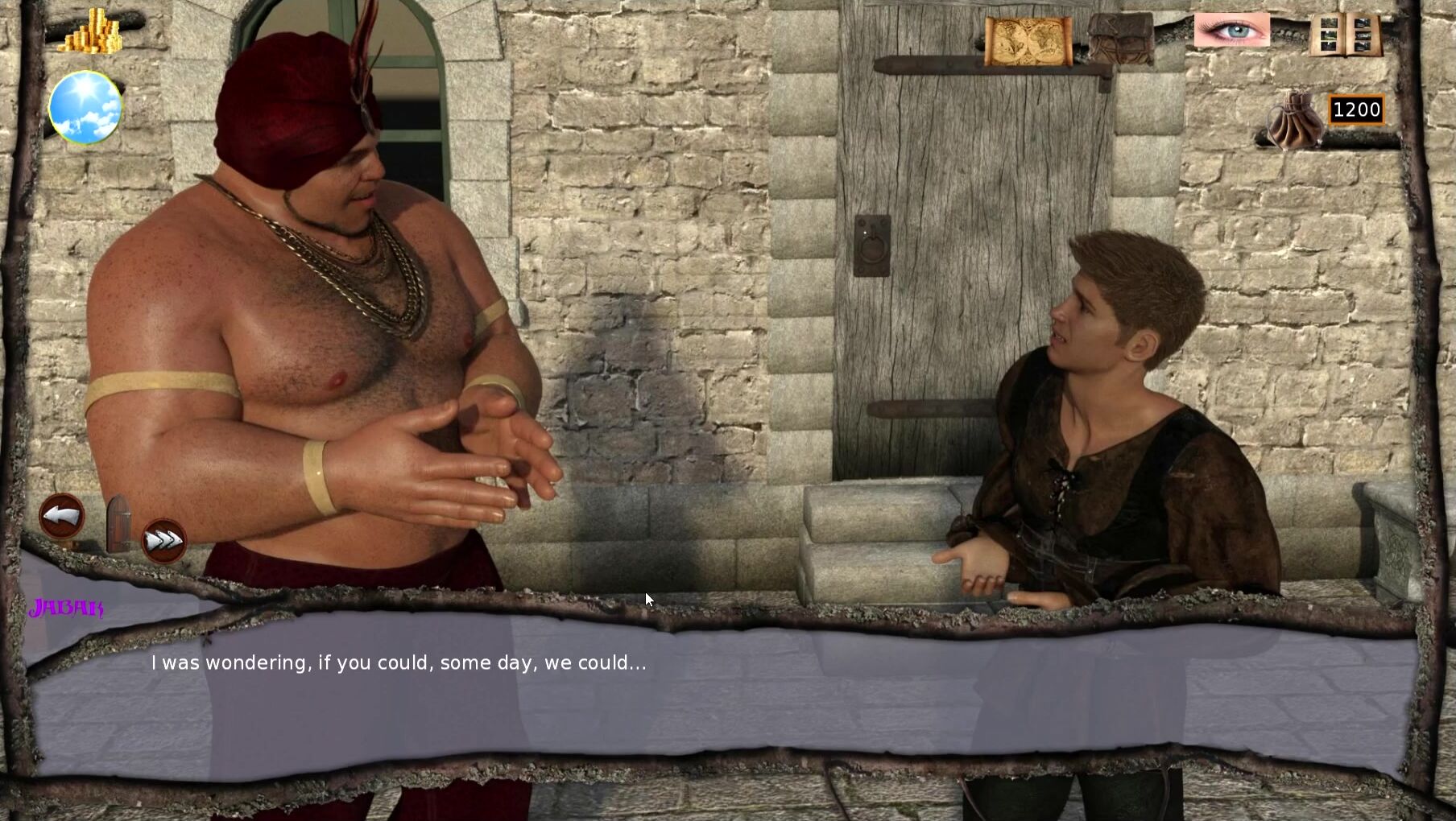The width and height of the screenshot is (1456, 821).
Task: Open the money pouch
Action: pyautogui.click(x=1294, y=121)
